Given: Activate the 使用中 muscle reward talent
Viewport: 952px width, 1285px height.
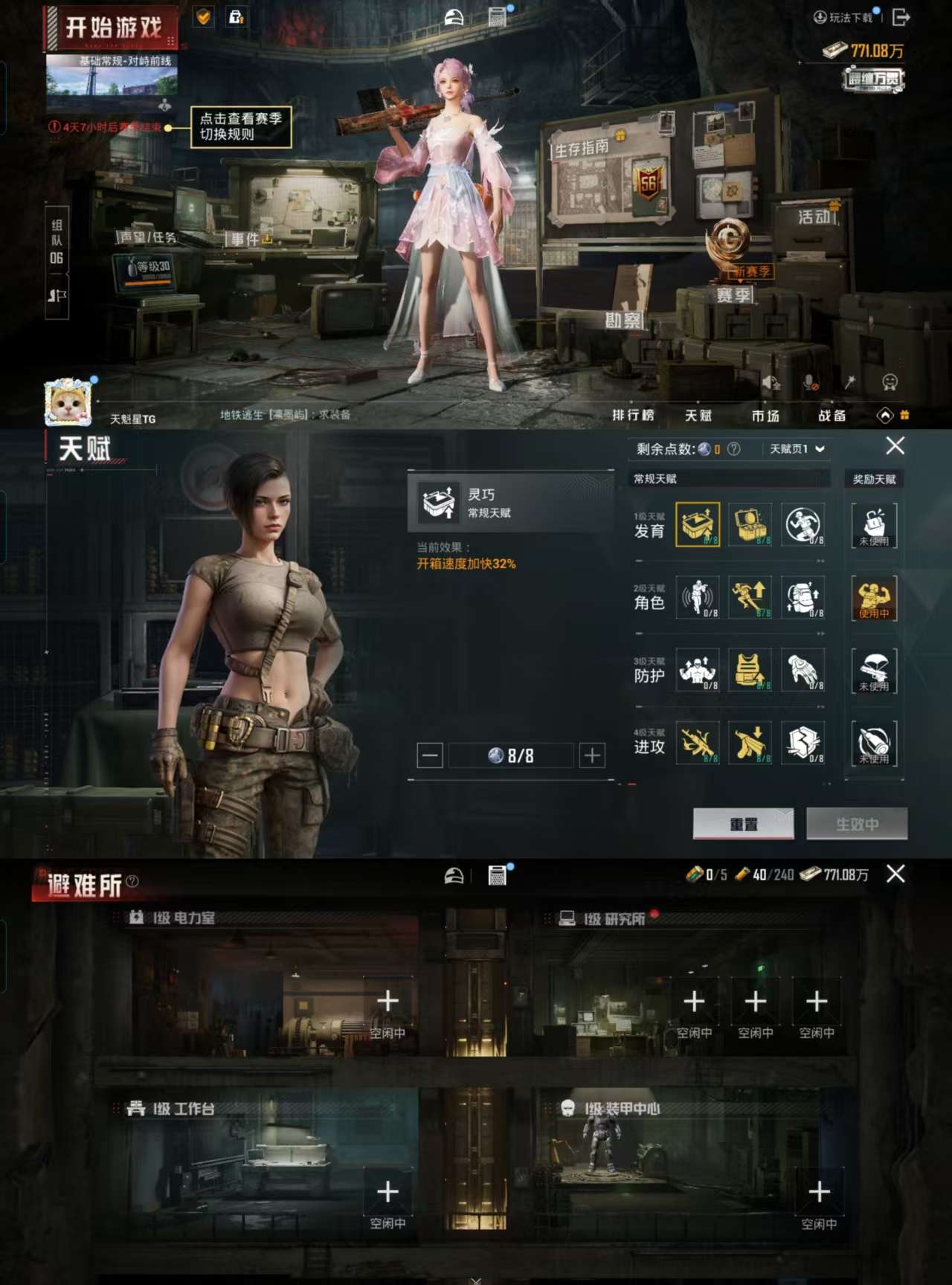Looking at the screenshot, I should (874, 599).
